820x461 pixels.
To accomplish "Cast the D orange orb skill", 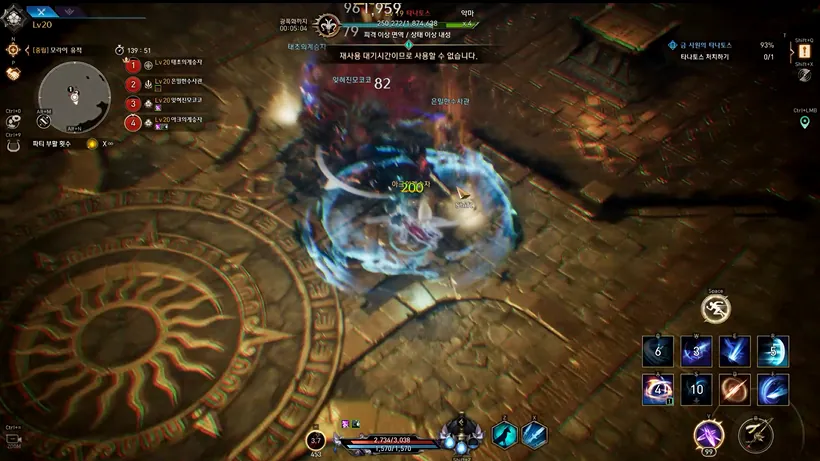I will pos(735,389).
